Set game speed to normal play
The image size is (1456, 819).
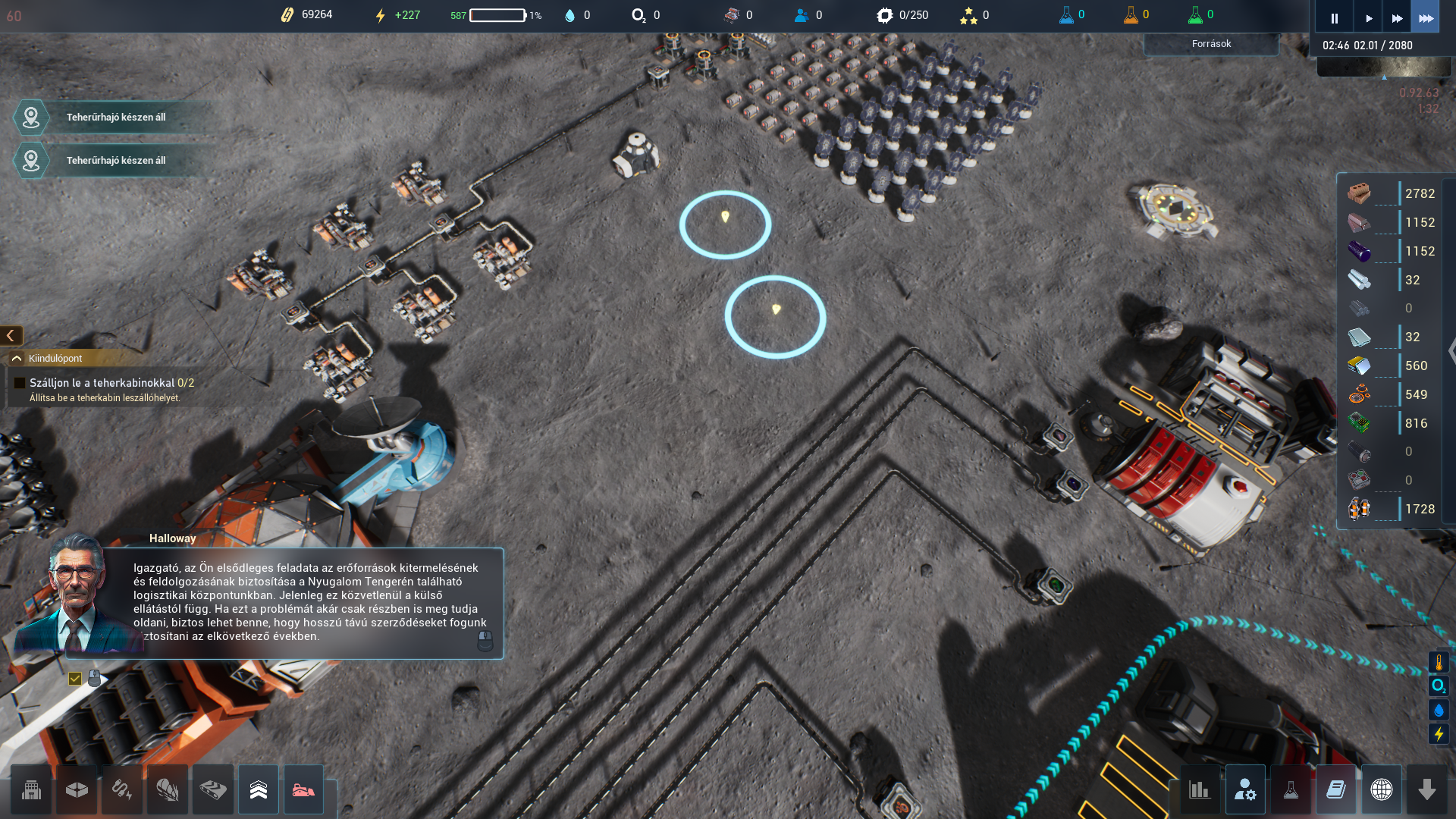click(x=1368, y=18)
